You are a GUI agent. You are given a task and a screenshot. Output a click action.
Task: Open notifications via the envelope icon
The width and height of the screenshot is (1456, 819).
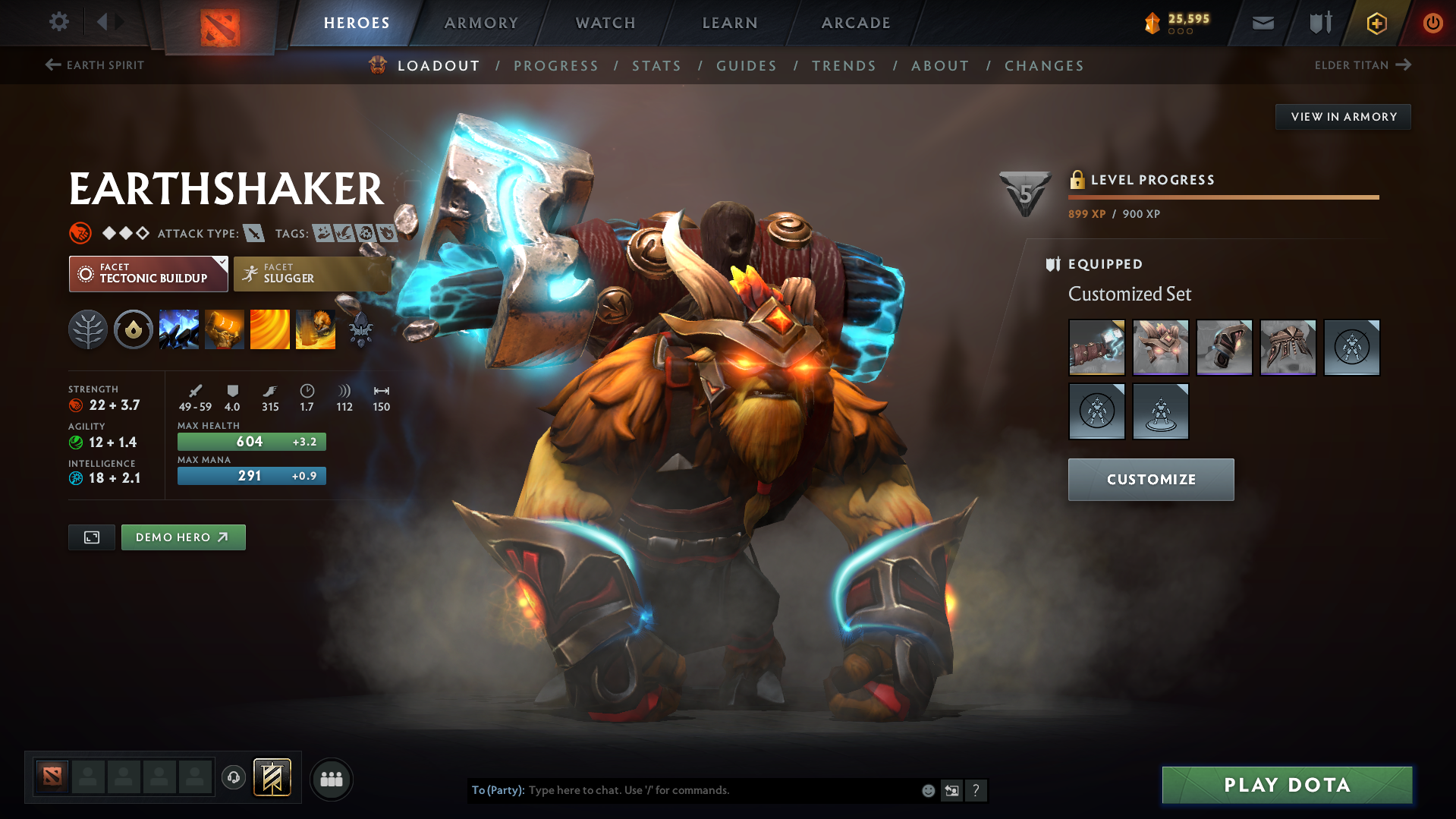point(1262,23)
